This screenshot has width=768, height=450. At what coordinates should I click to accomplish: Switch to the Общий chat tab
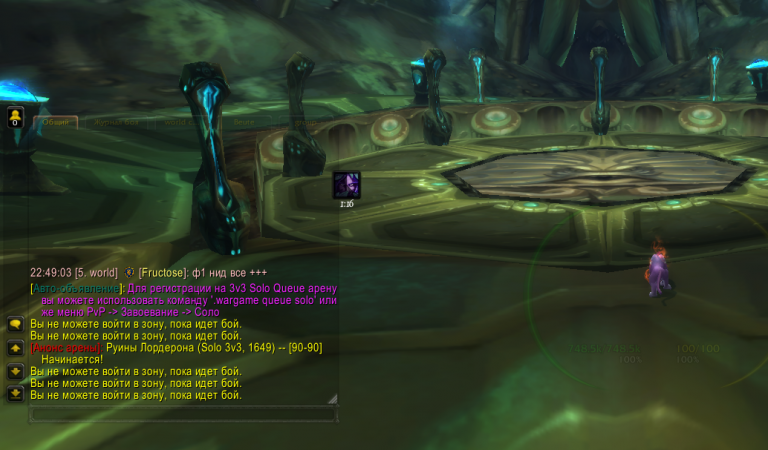[x=56, y=123]
